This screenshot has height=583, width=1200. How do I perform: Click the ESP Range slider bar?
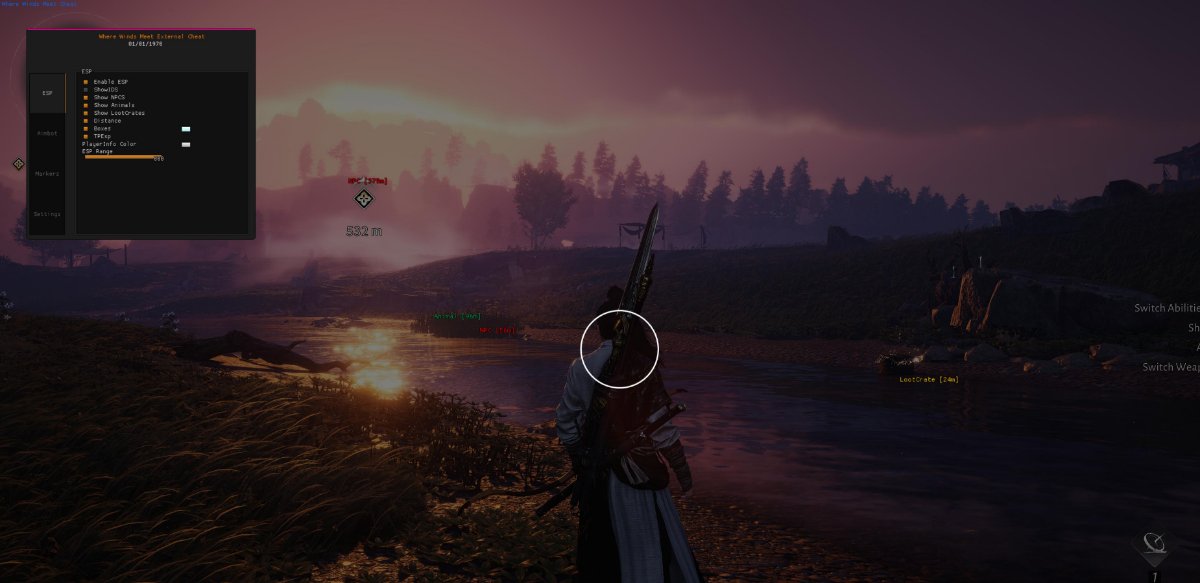tap(122, 157)
